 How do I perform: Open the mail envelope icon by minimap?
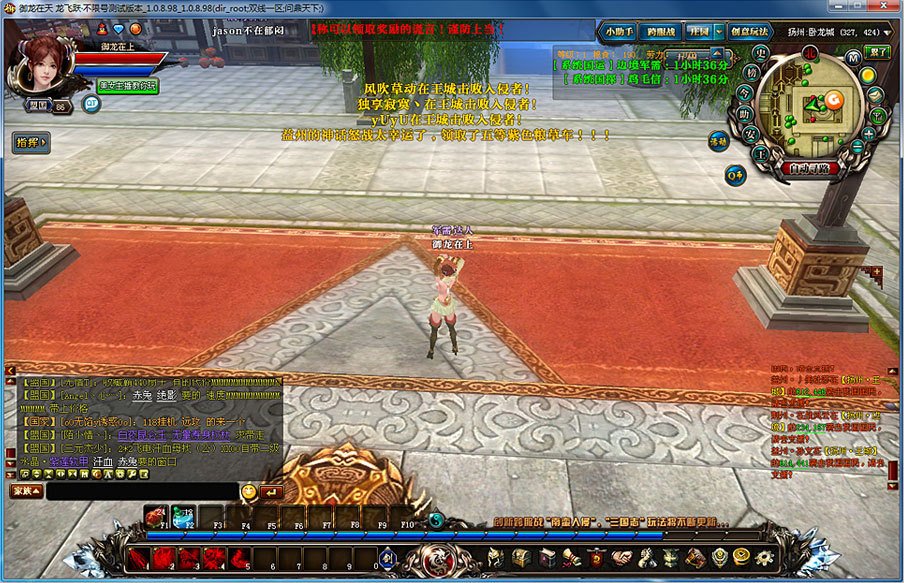pyautogui.click(x=873, y=96)
